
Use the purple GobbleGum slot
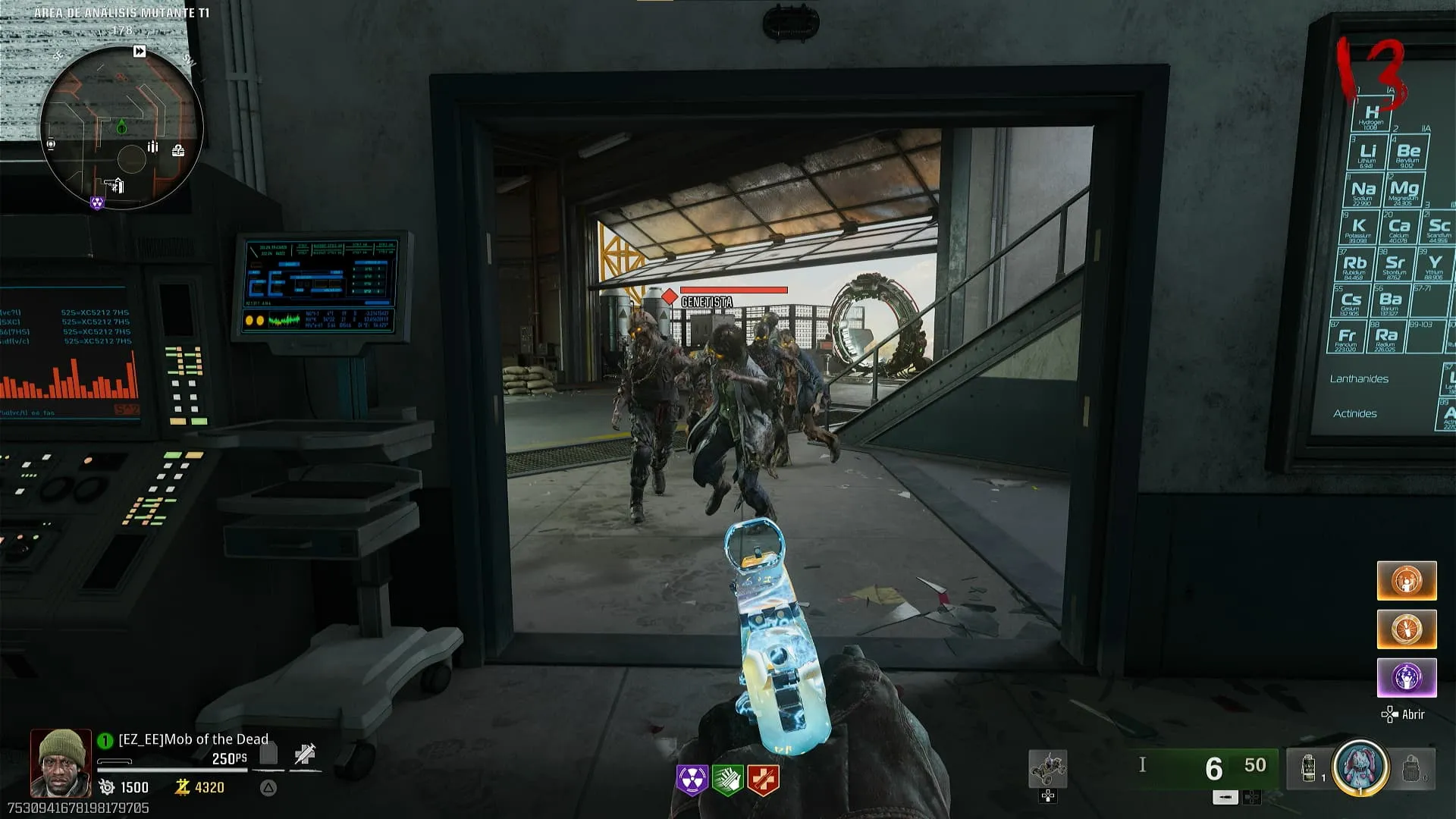1407,677
